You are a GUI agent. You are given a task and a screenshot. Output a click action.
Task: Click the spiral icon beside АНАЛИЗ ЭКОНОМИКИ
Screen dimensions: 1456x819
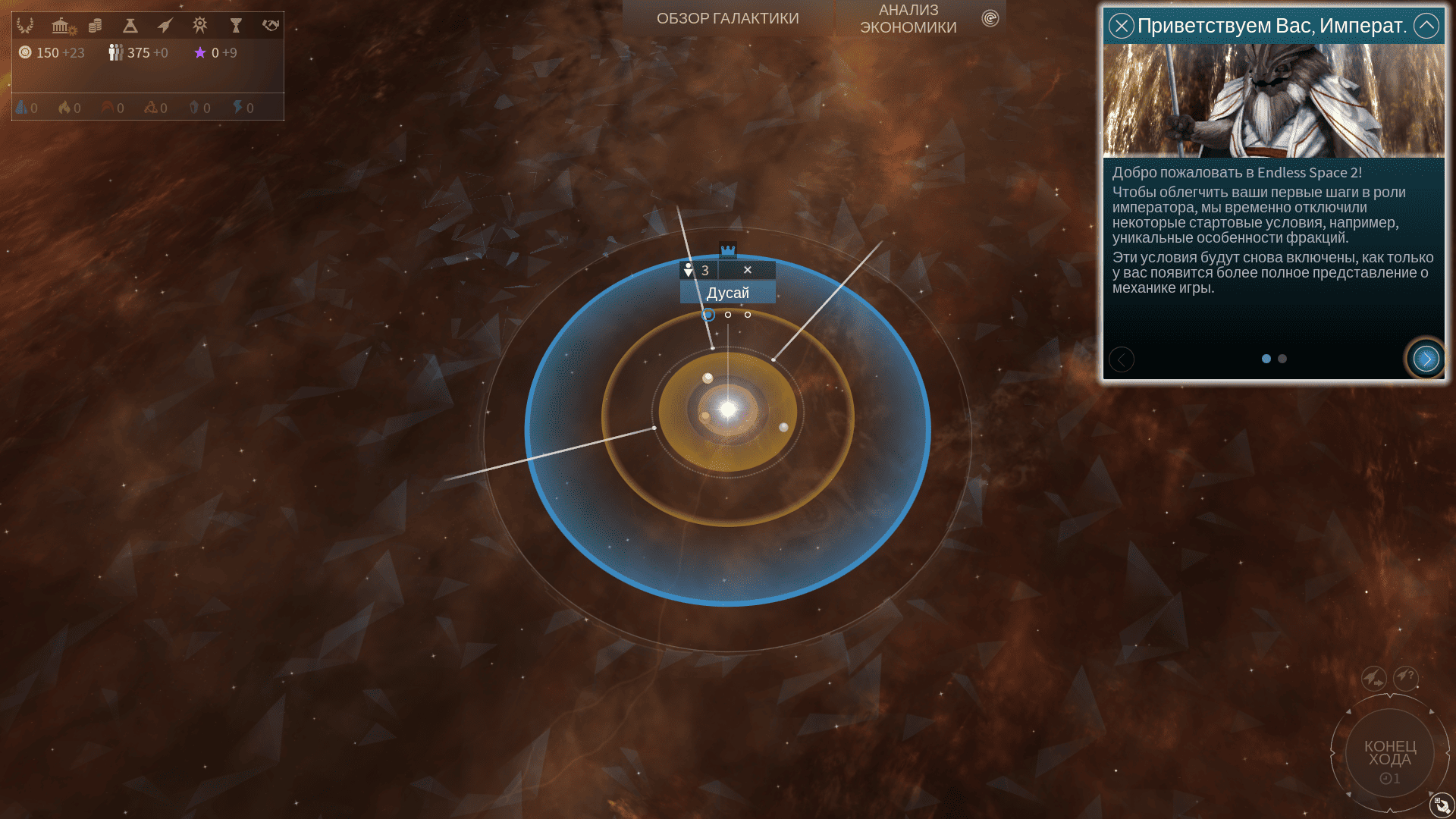tap(990, 18)
